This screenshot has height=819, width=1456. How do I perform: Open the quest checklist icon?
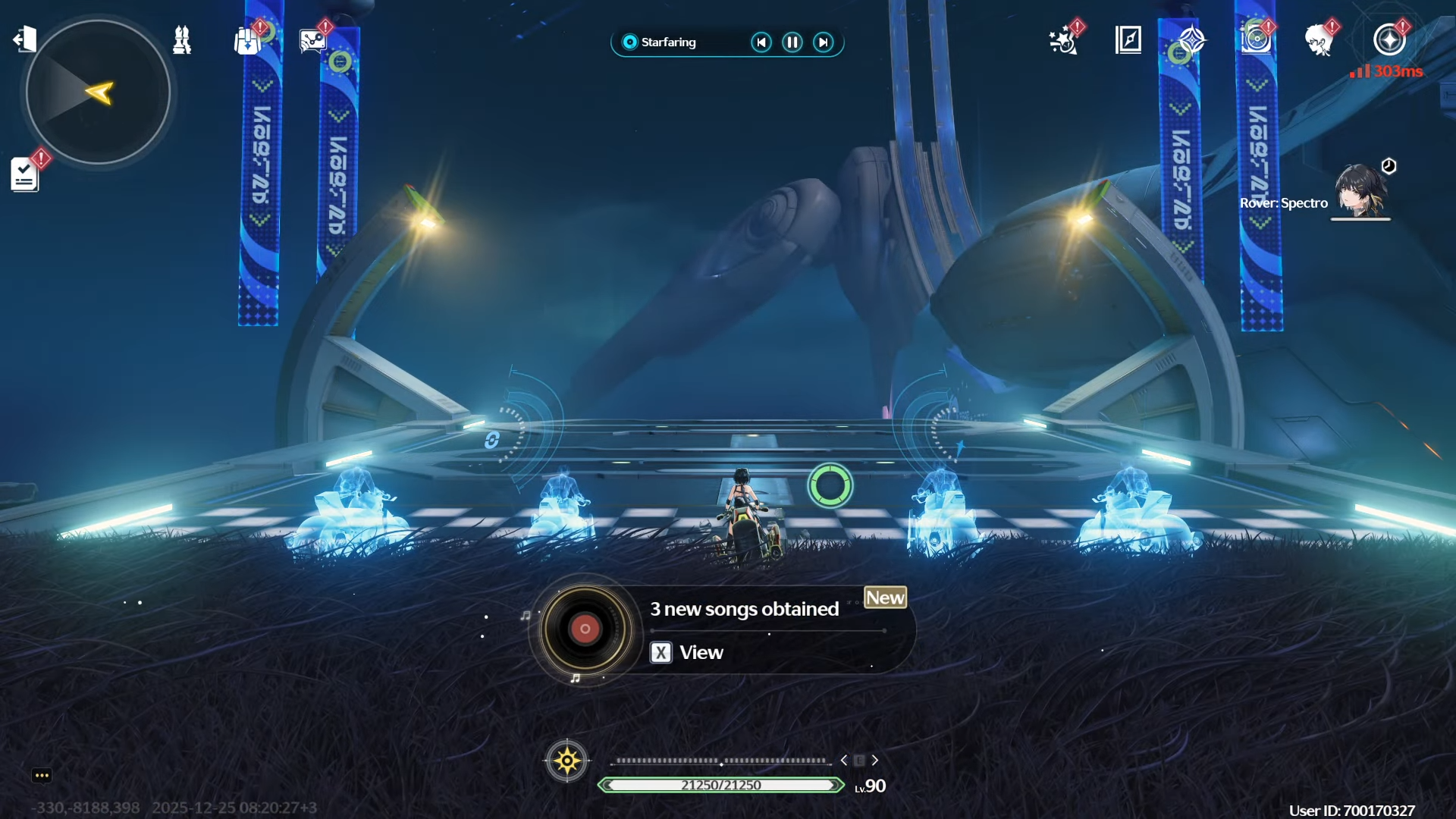tap(25, 174)
